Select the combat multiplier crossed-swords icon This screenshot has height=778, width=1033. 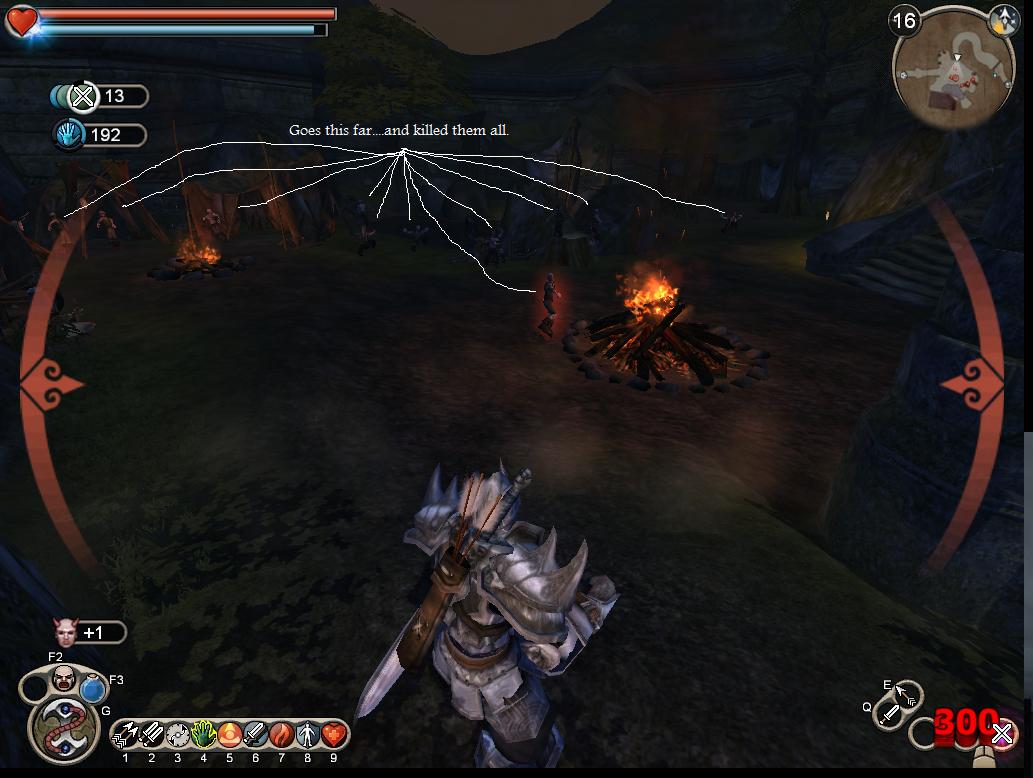pos(84,96)
